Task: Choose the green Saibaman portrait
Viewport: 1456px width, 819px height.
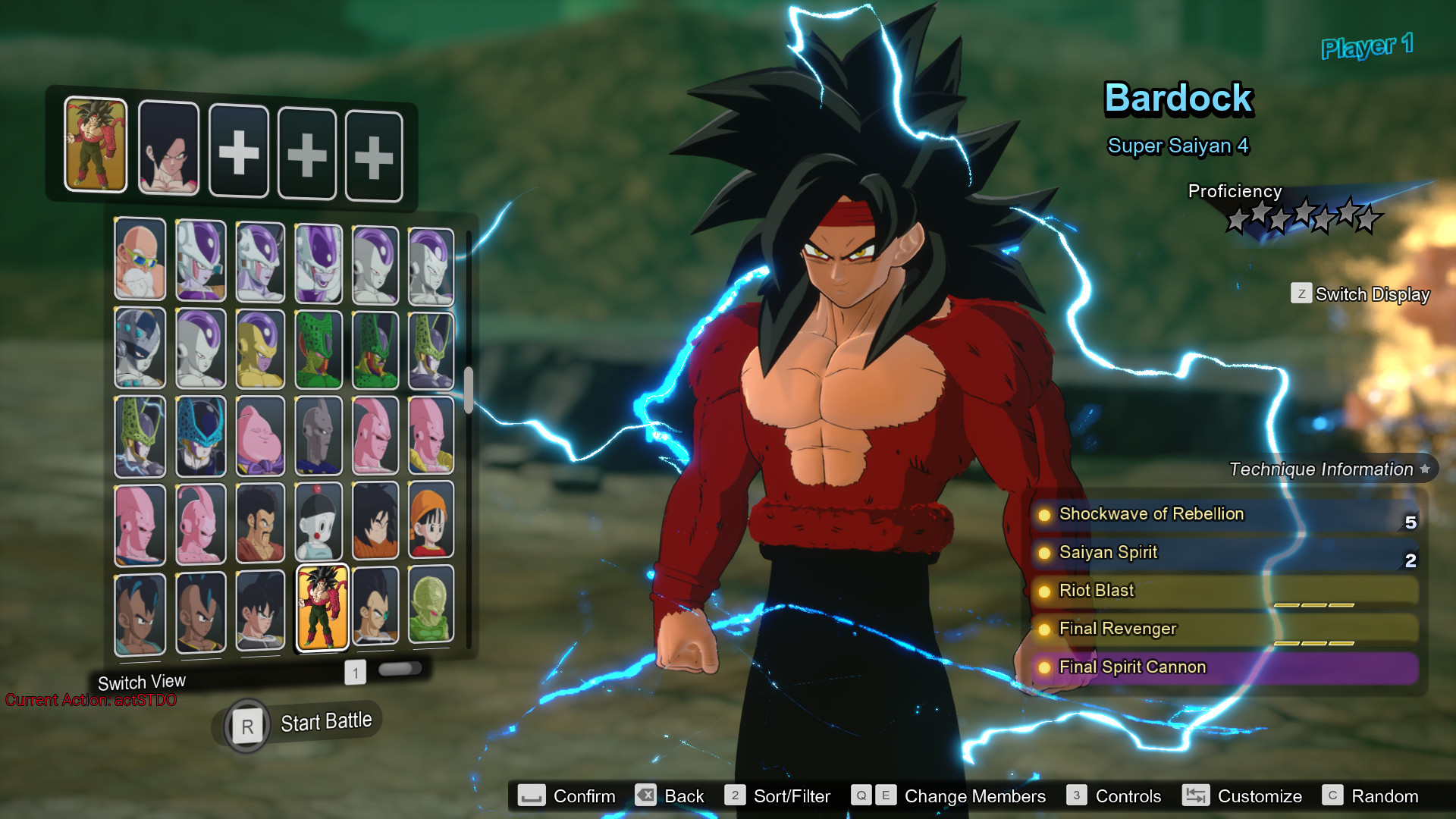Action: 431,606
